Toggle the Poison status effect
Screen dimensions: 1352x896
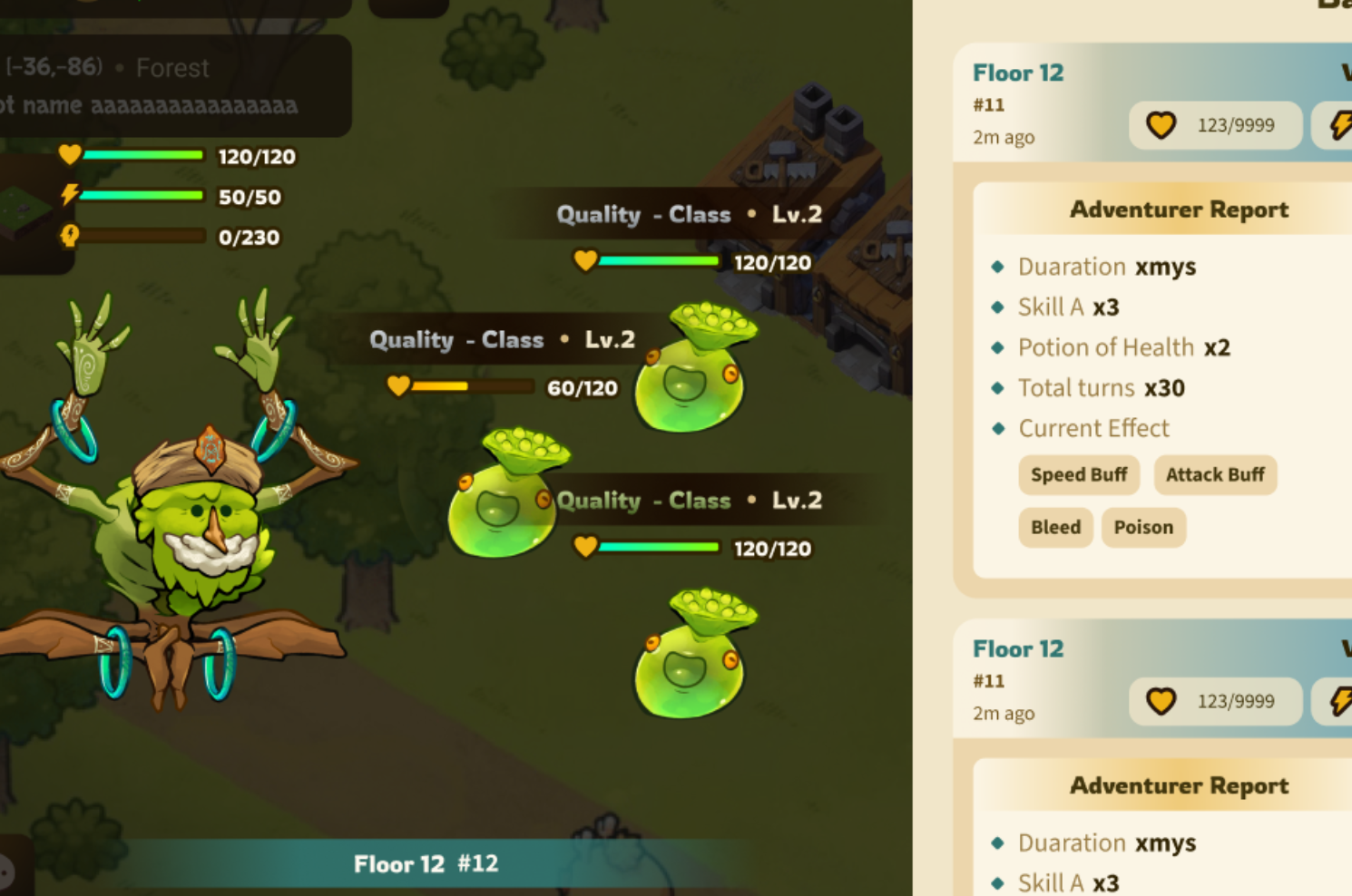[1143, 527]
